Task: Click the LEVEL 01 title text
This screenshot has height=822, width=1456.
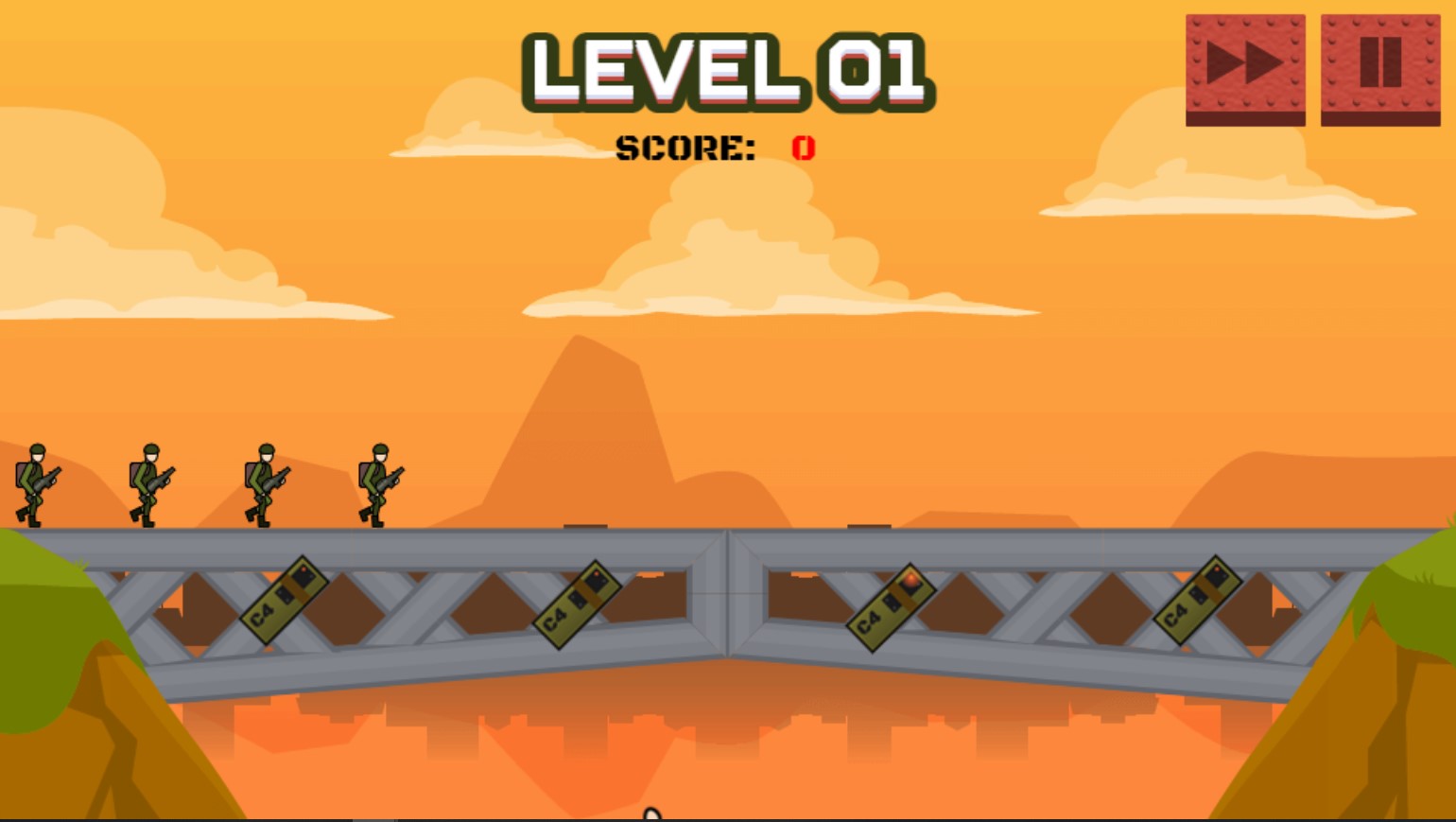Action: pos(728,71)
